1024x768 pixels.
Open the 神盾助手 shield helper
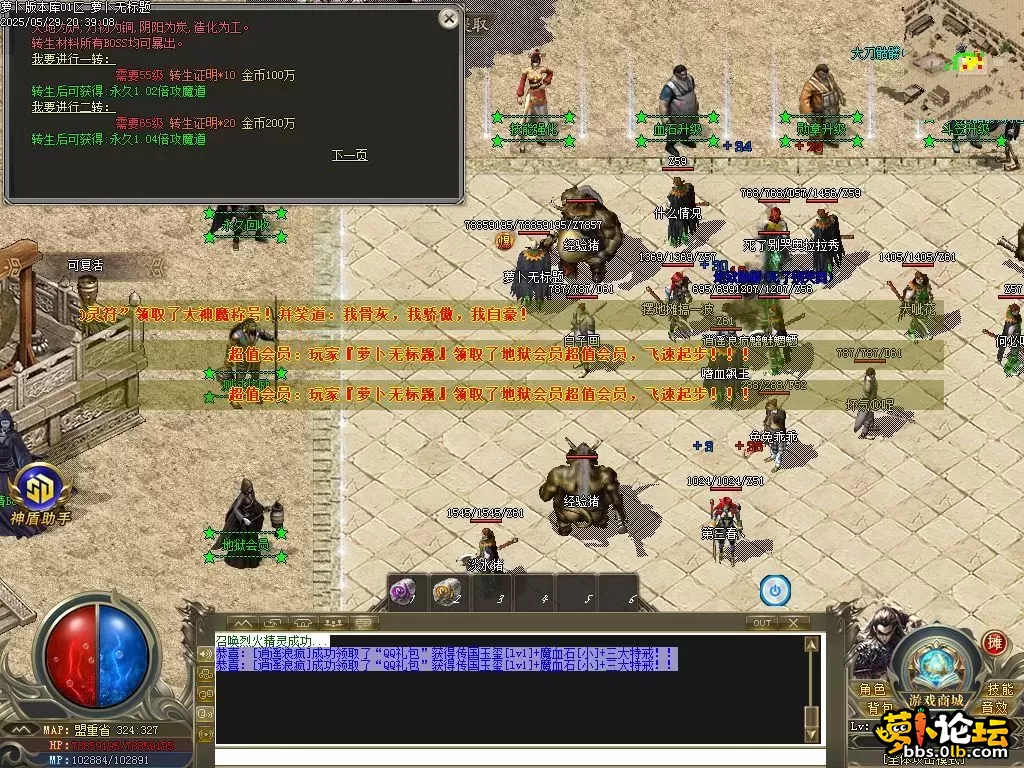[x=40, y=497]
